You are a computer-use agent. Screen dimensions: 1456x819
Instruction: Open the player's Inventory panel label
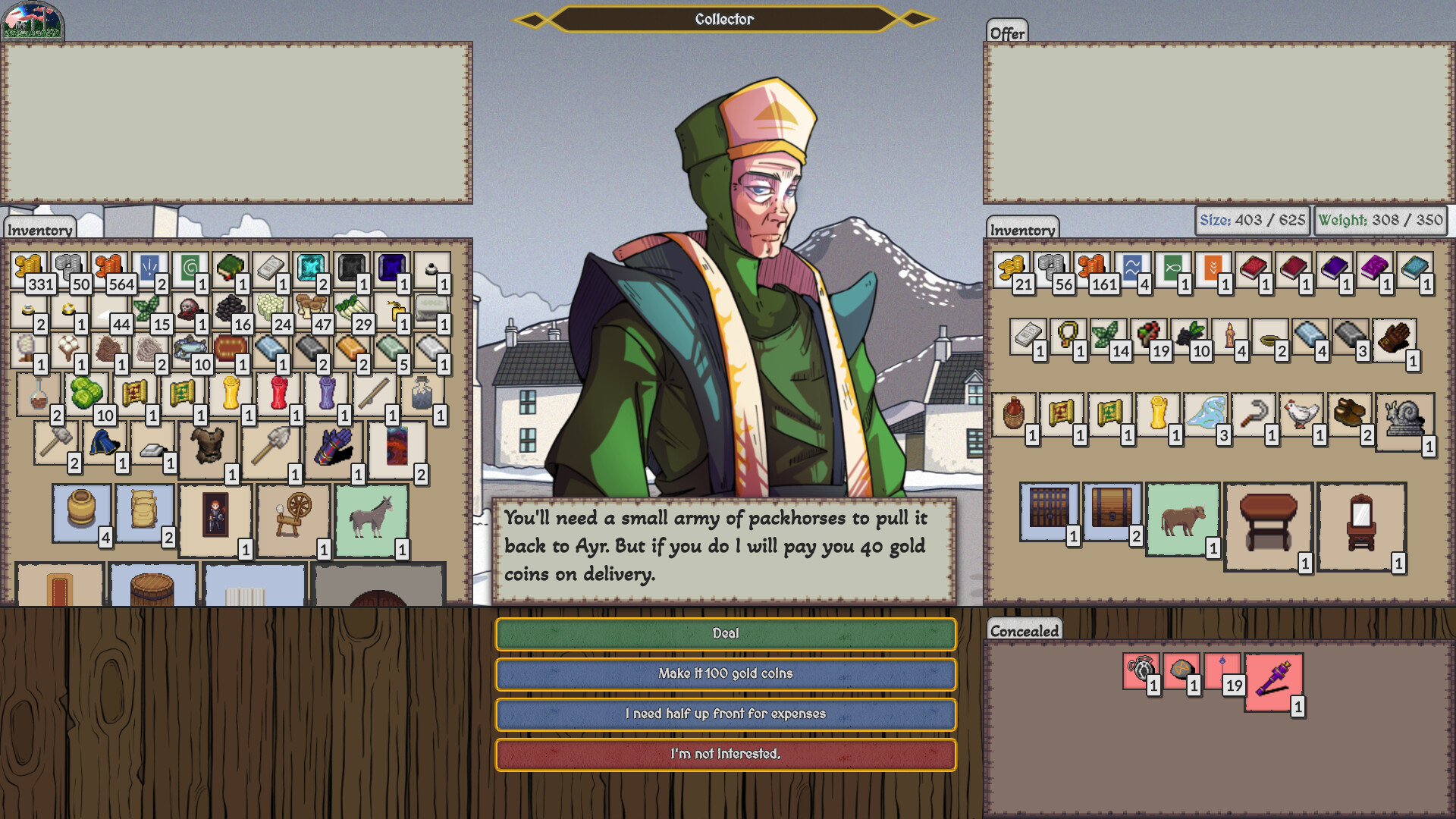[x=39, y=228]
